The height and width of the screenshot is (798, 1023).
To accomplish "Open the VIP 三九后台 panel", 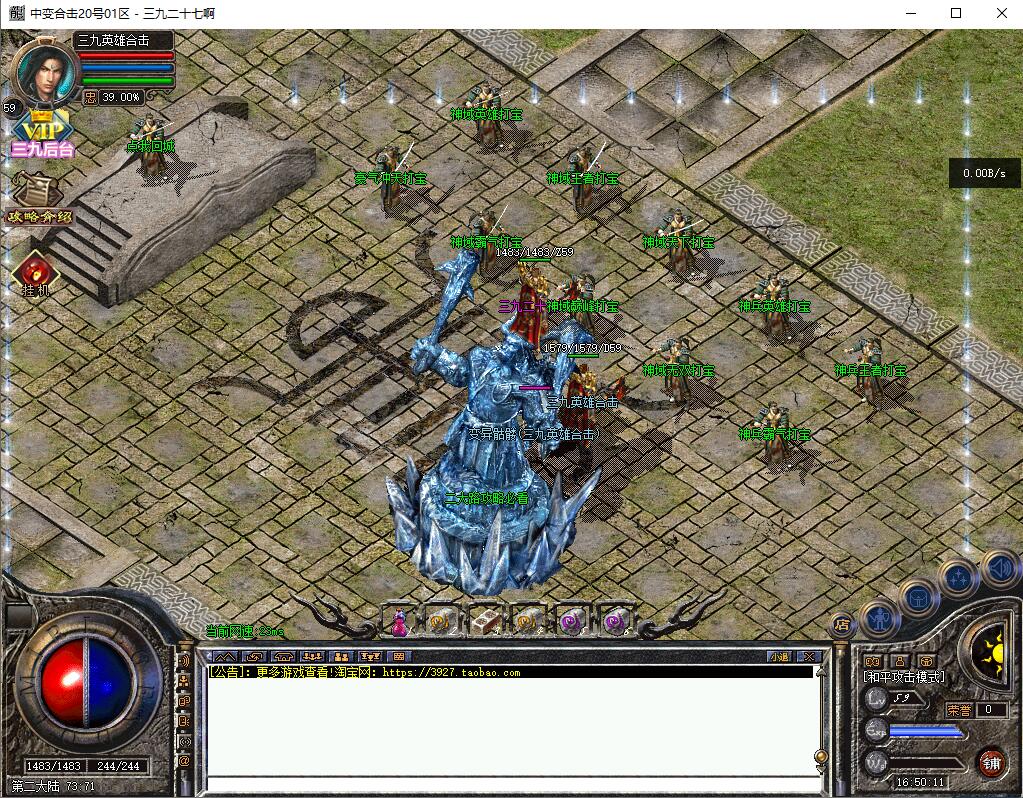I will tap(41, 137).
